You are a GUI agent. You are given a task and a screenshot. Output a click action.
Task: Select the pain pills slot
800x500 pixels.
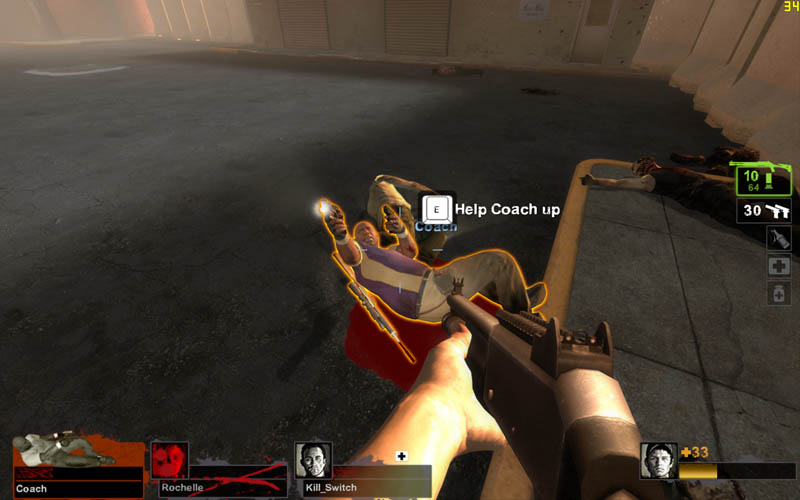(779, 293)
